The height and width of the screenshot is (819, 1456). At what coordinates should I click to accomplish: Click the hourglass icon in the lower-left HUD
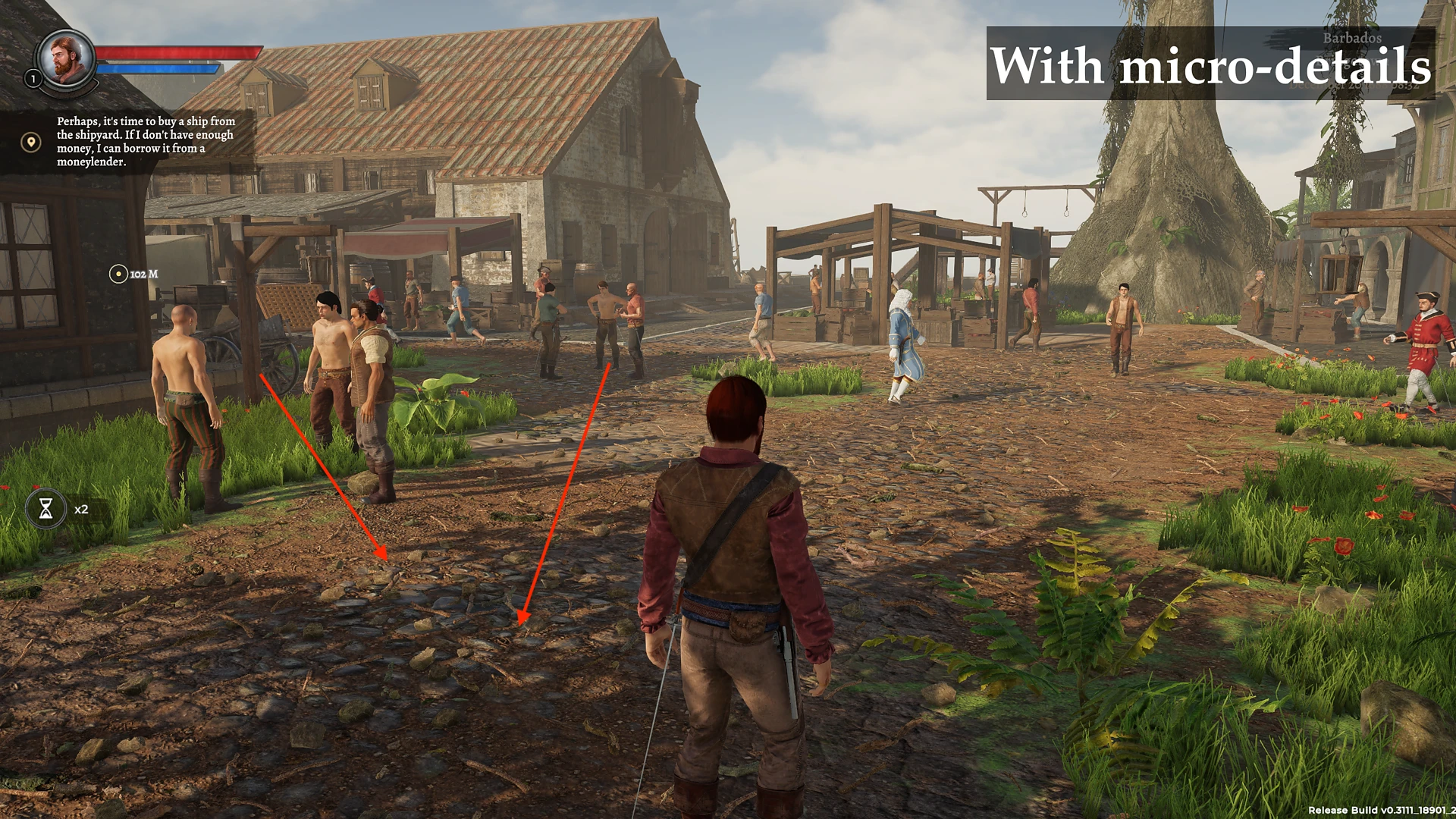48,509
